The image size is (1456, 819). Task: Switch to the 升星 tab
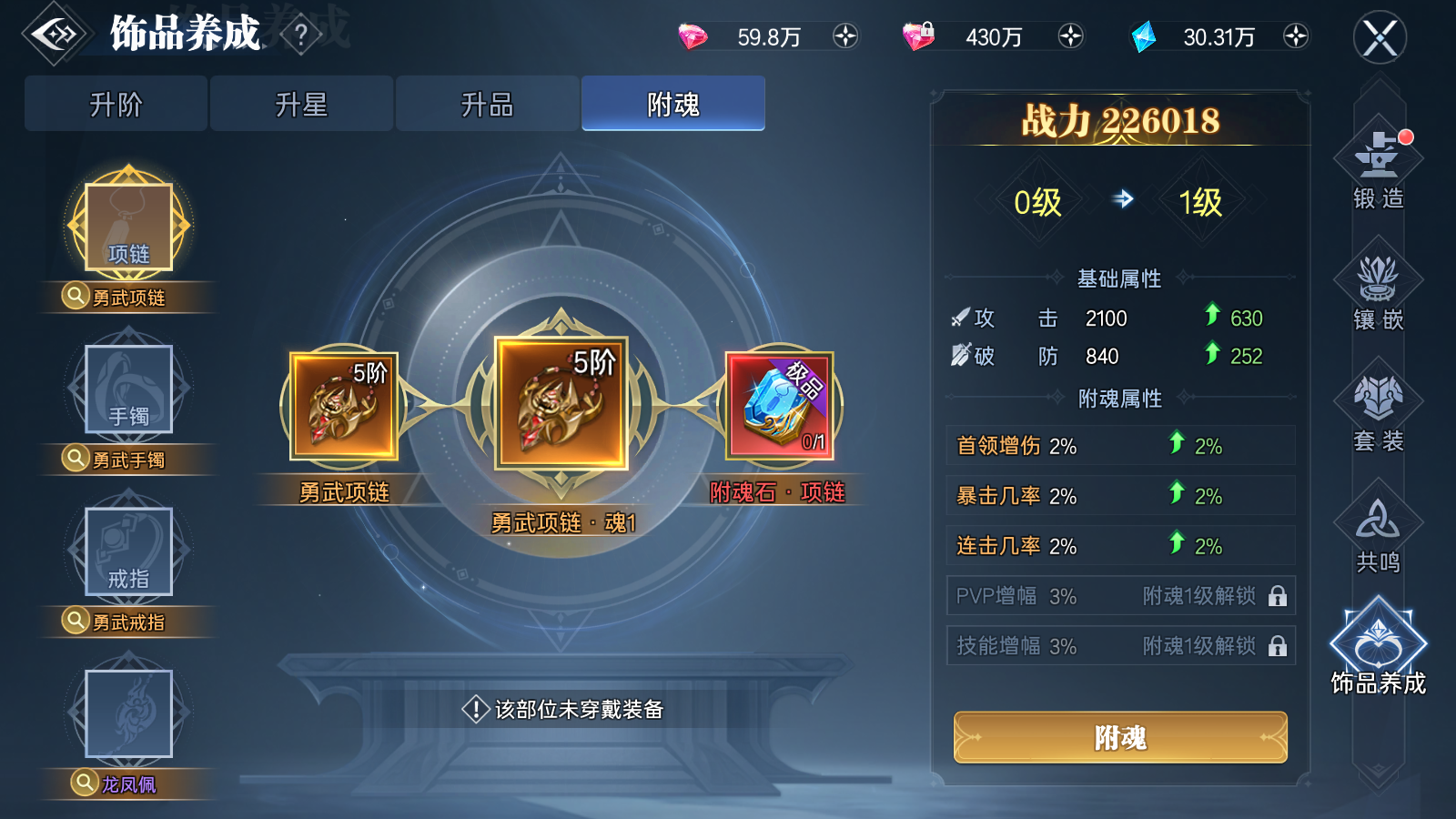[301, 103]
